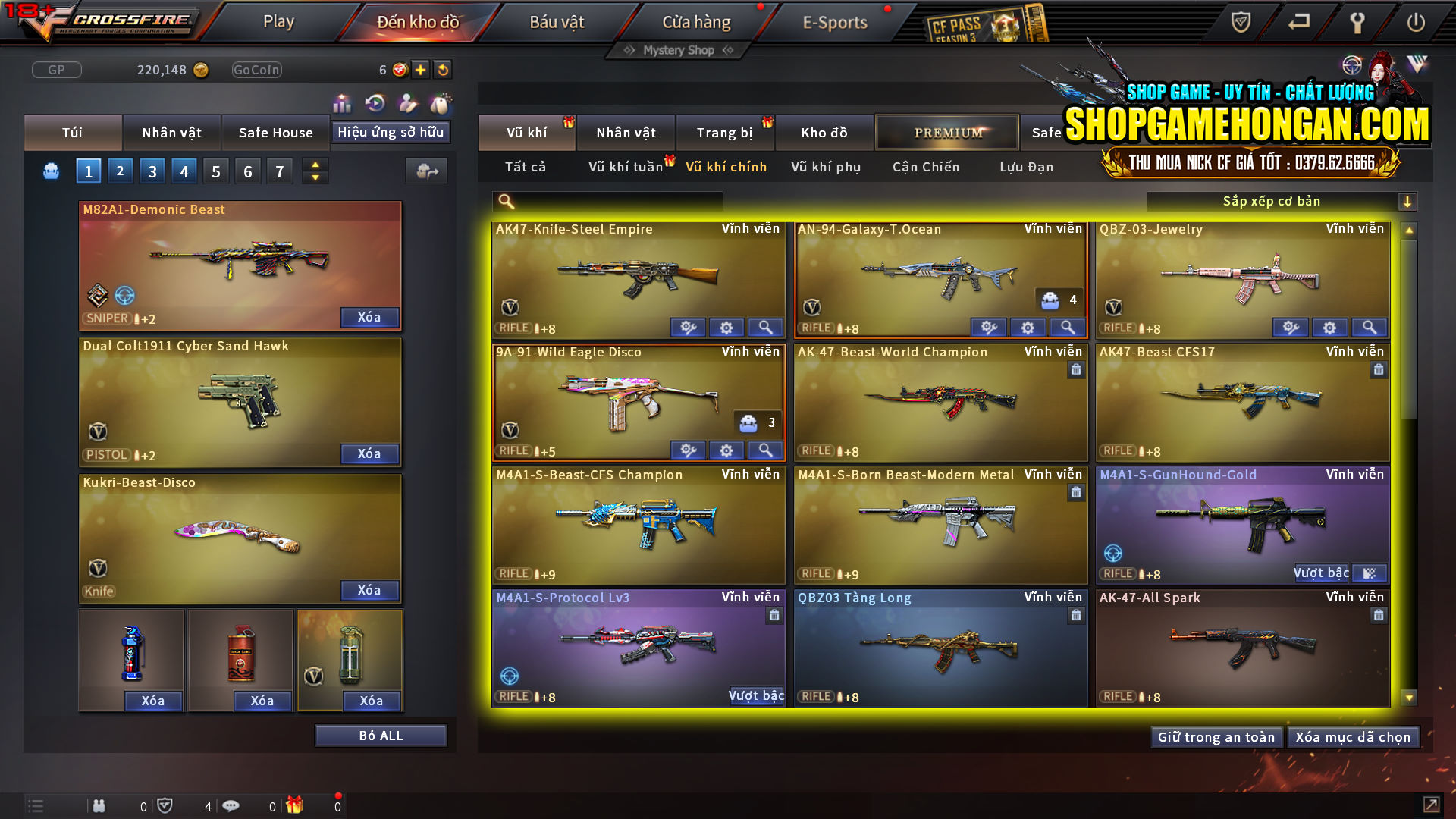The height and width of the screenshot is (819, 1456).
Task: Select inventory page 3
Action: (152, 170)
